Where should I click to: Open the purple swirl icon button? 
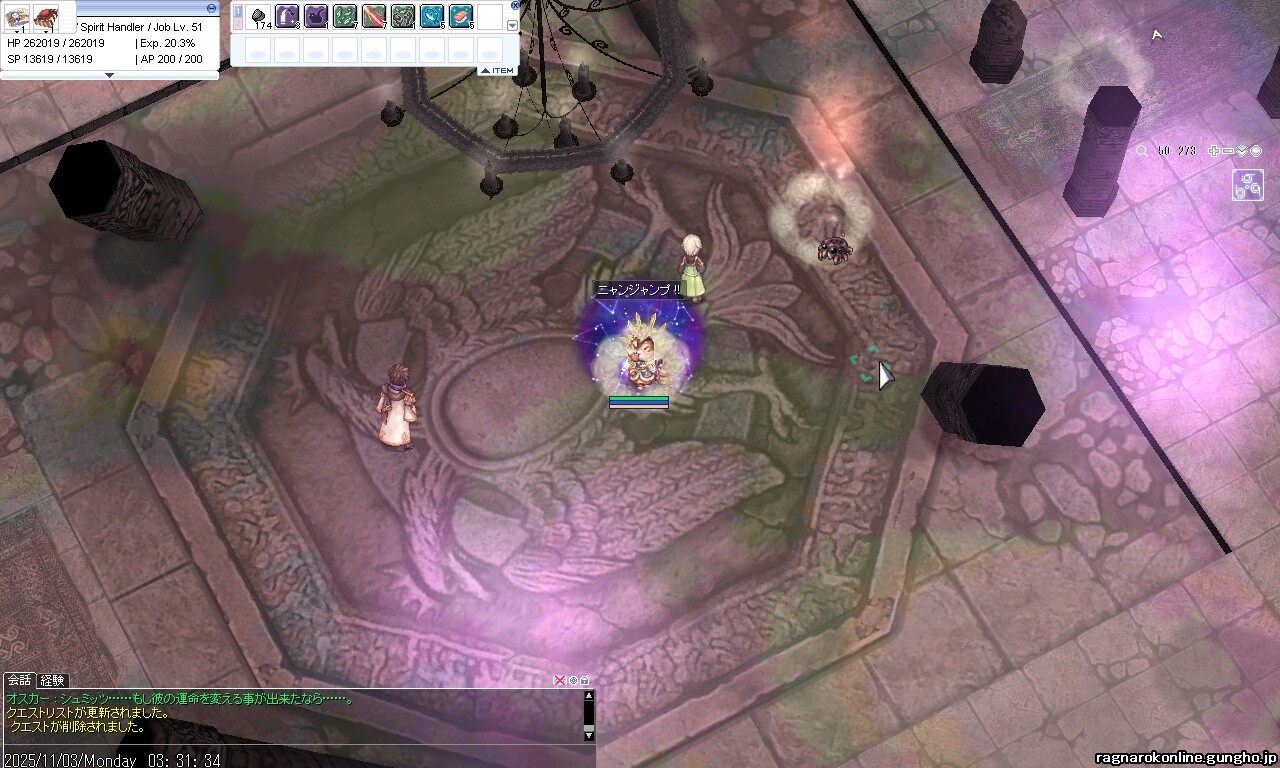(x=1248, y=185)
